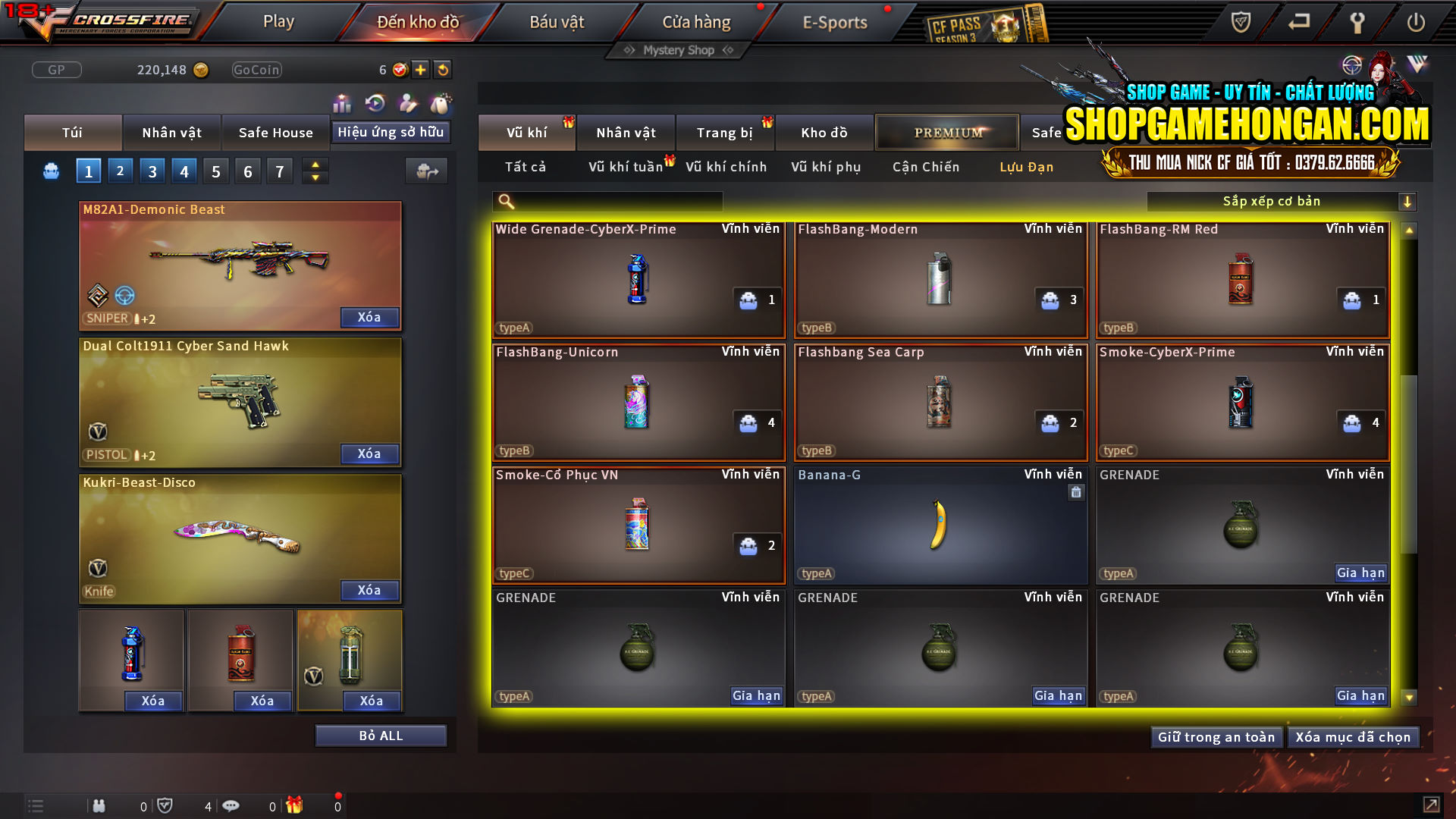
Task: Click the power exit icon top right
Action: pos(1417,23)
